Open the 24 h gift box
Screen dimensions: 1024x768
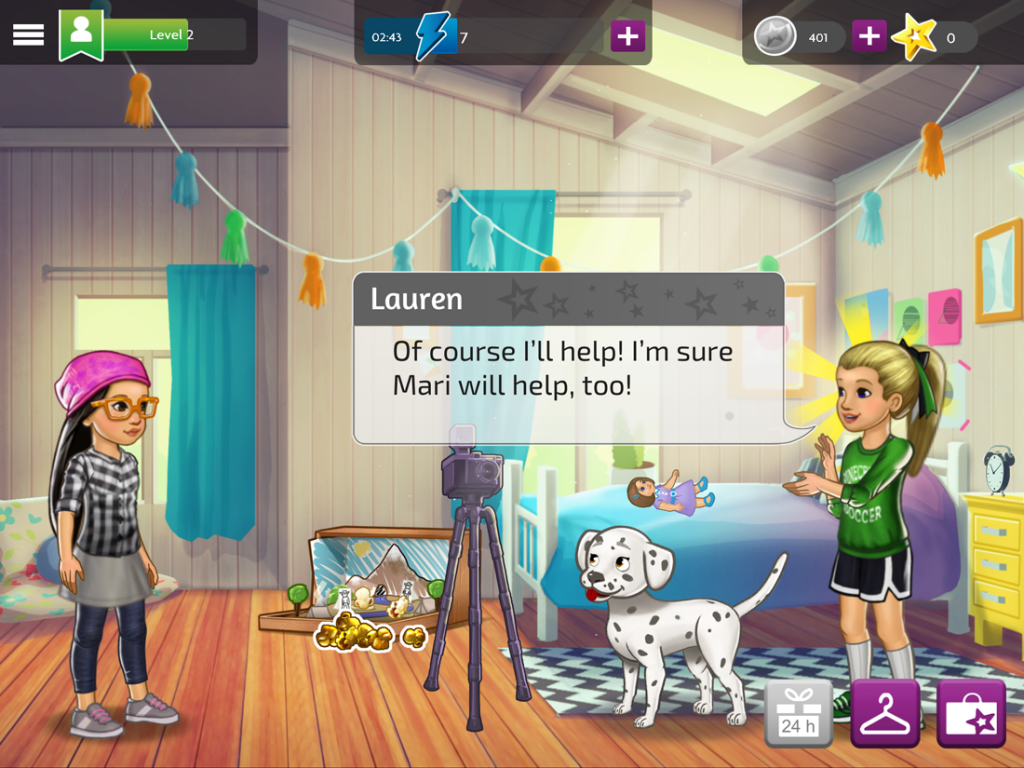(798, 714)
